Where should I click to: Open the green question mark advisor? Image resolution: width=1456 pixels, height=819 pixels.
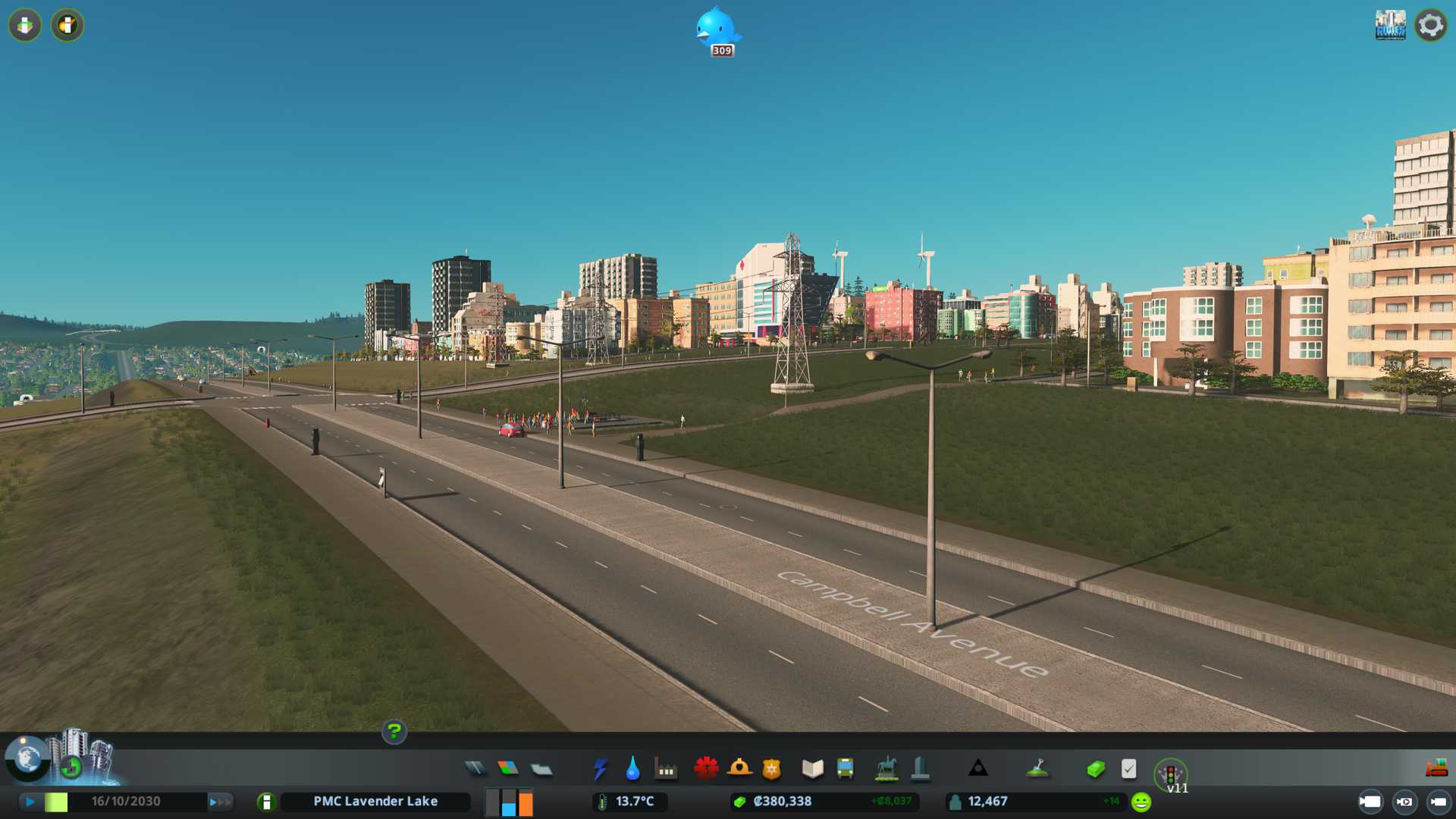pos(394,732)
